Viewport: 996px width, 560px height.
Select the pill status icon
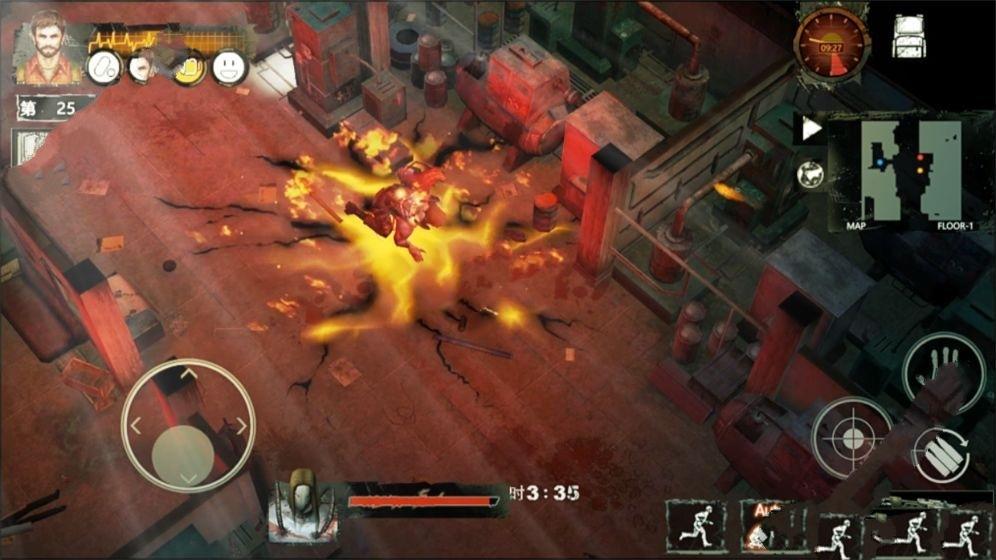(103, 67)
